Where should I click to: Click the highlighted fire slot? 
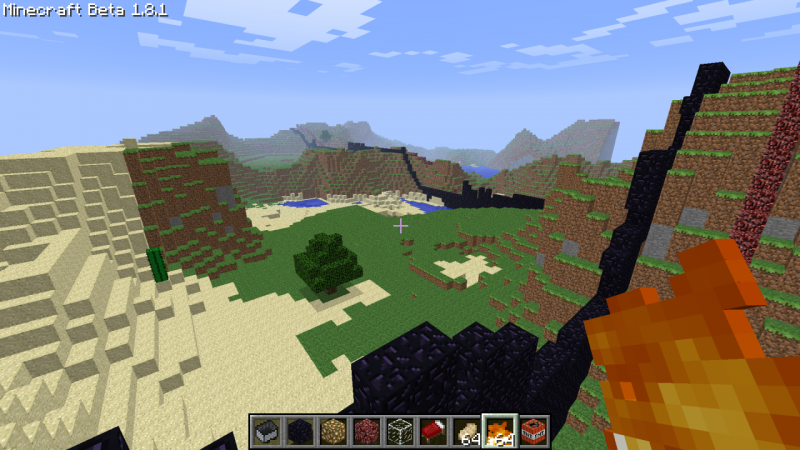pyautogui.click(x=500, y=432)
